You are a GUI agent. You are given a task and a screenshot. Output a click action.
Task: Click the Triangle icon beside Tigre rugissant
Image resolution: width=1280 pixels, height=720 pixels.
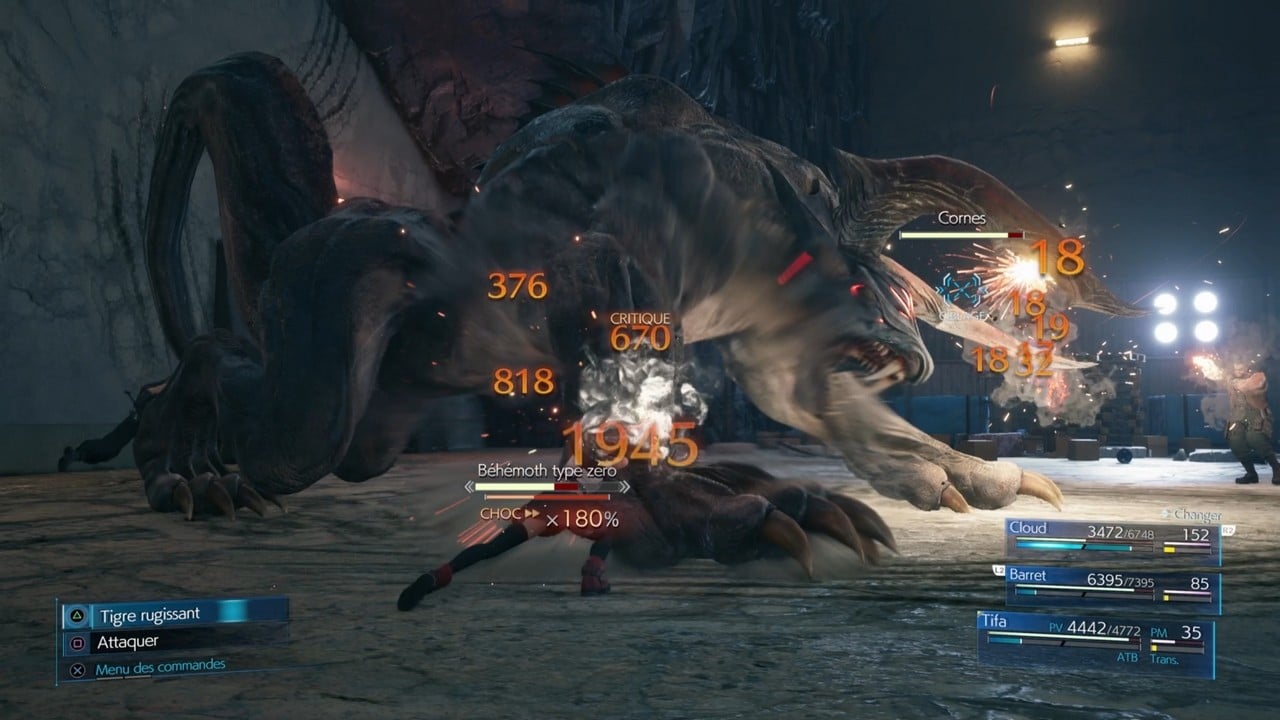(77, 615)
